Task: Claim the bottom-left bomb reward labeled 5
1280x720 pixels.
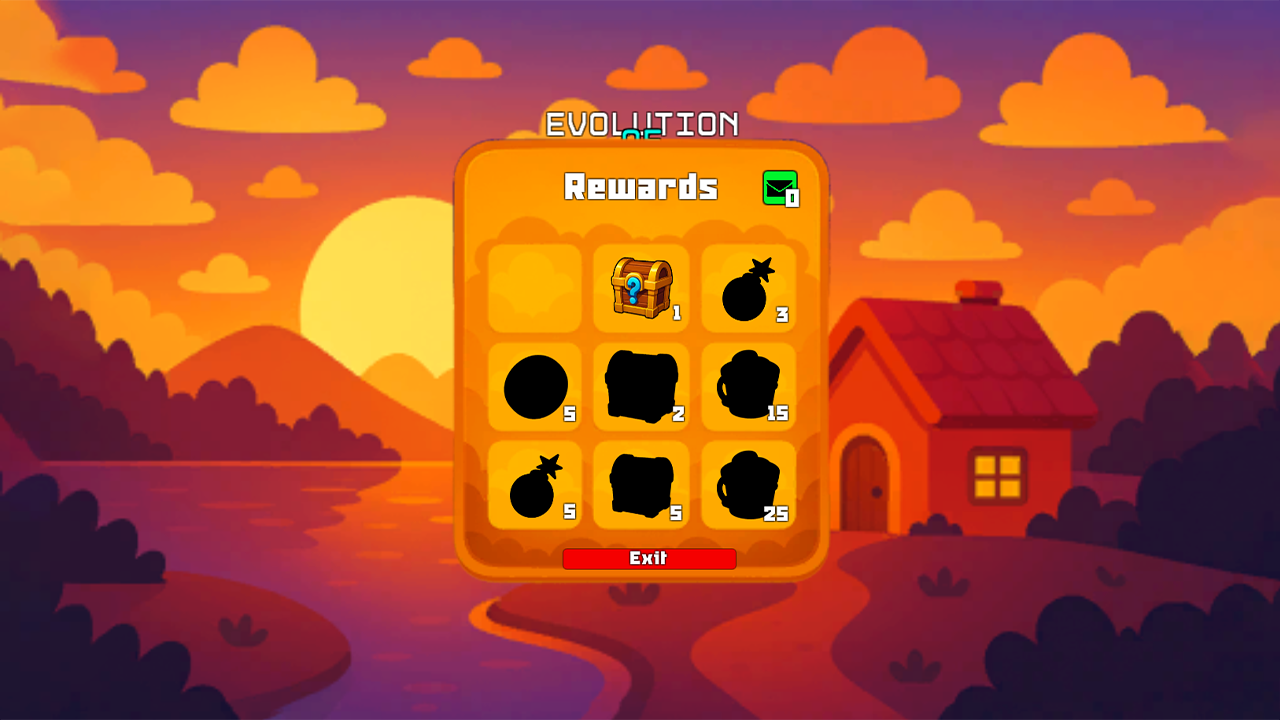Action: tap(534, 485)
